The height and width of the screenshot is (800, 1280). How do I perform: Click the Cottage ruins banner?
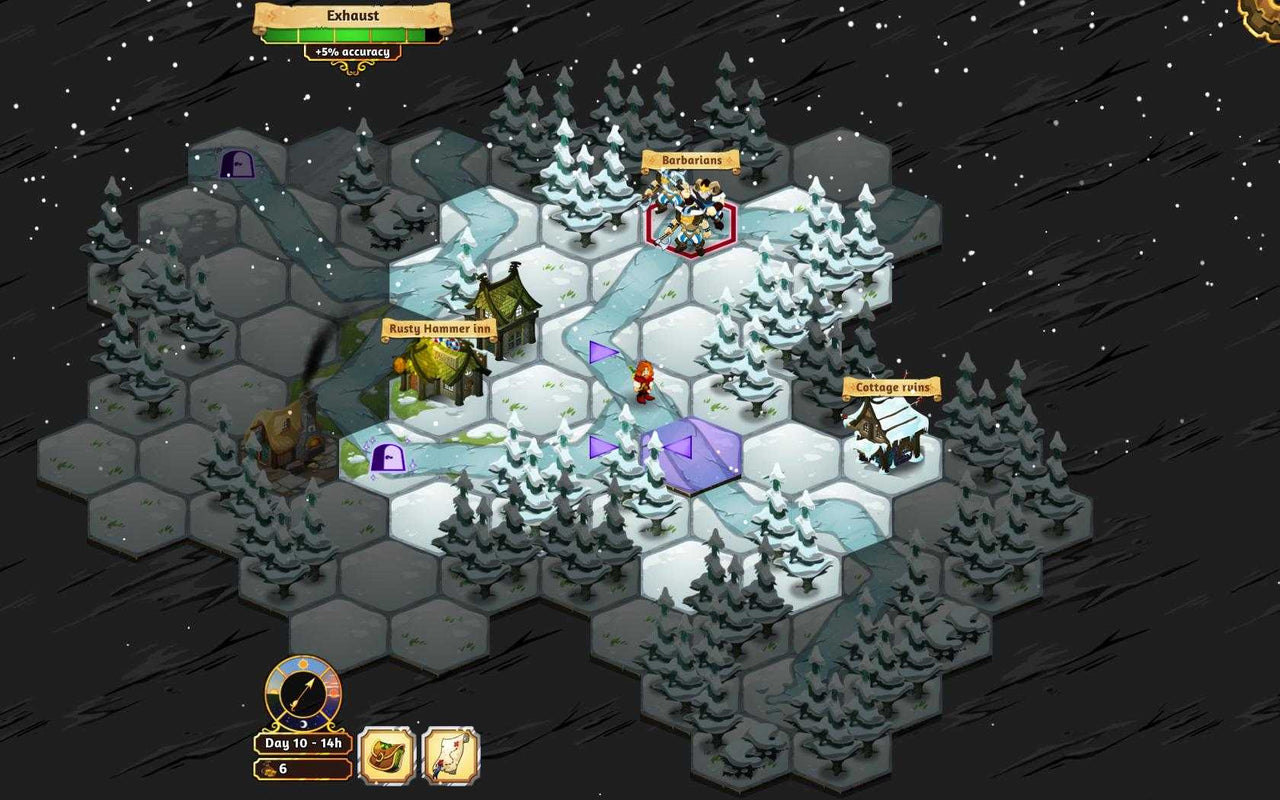pos(891,386)
